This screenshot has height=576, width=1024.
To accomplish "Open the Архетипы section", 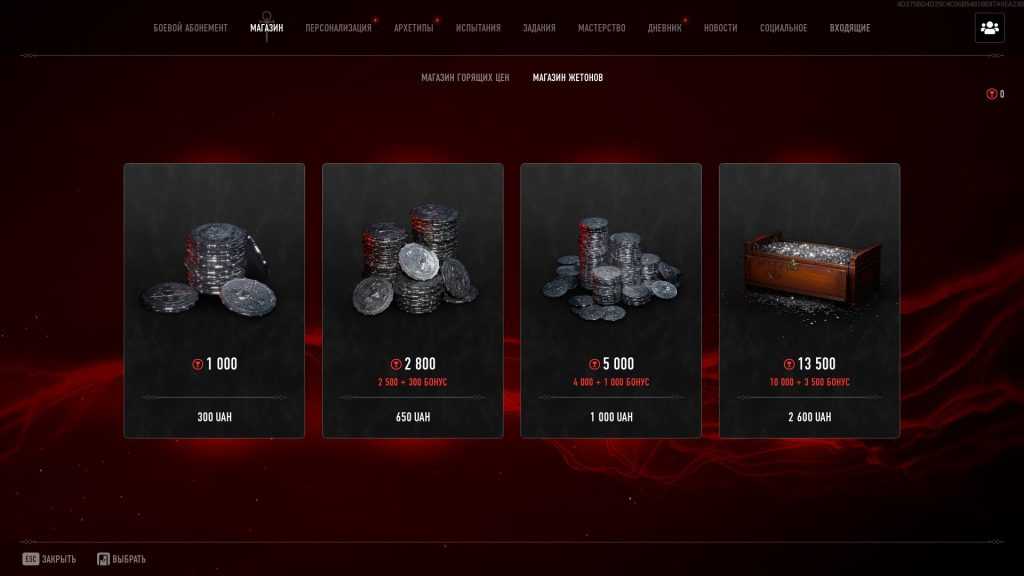I will coord(414,28).
